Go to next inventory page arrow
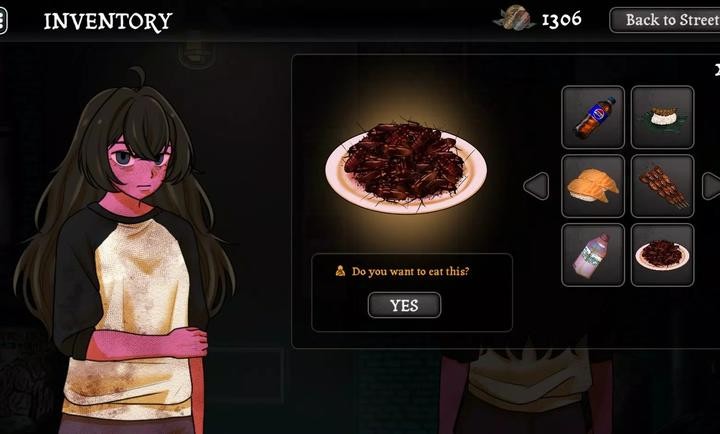Viewport: 720px width, 434px height. coord(711,186)
